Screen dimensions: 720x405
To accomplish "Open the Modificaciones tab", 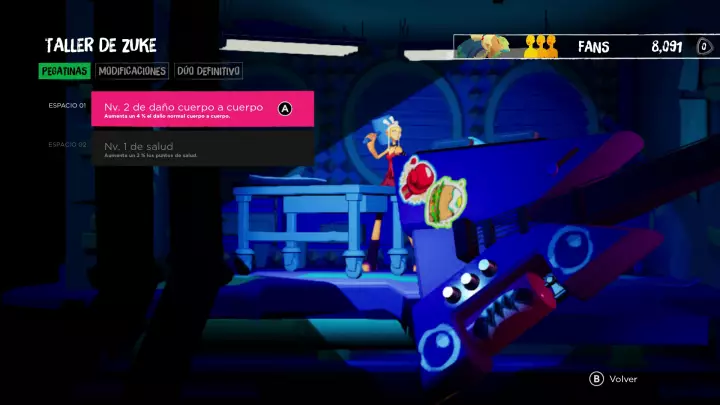I will tap(132, 71).
